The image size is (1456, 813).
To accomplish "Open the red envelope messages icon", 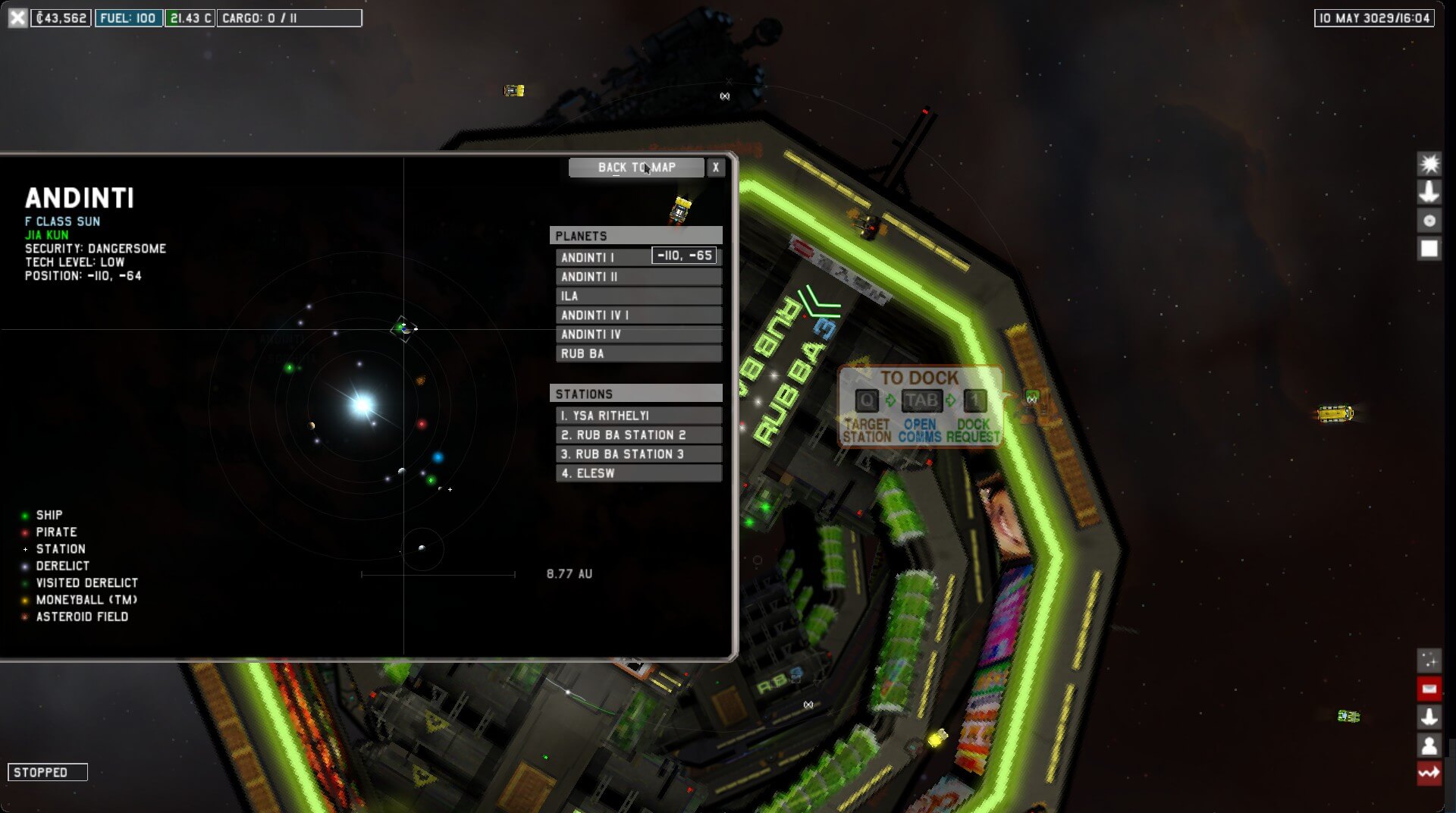I will click(x=1429, y=689).
